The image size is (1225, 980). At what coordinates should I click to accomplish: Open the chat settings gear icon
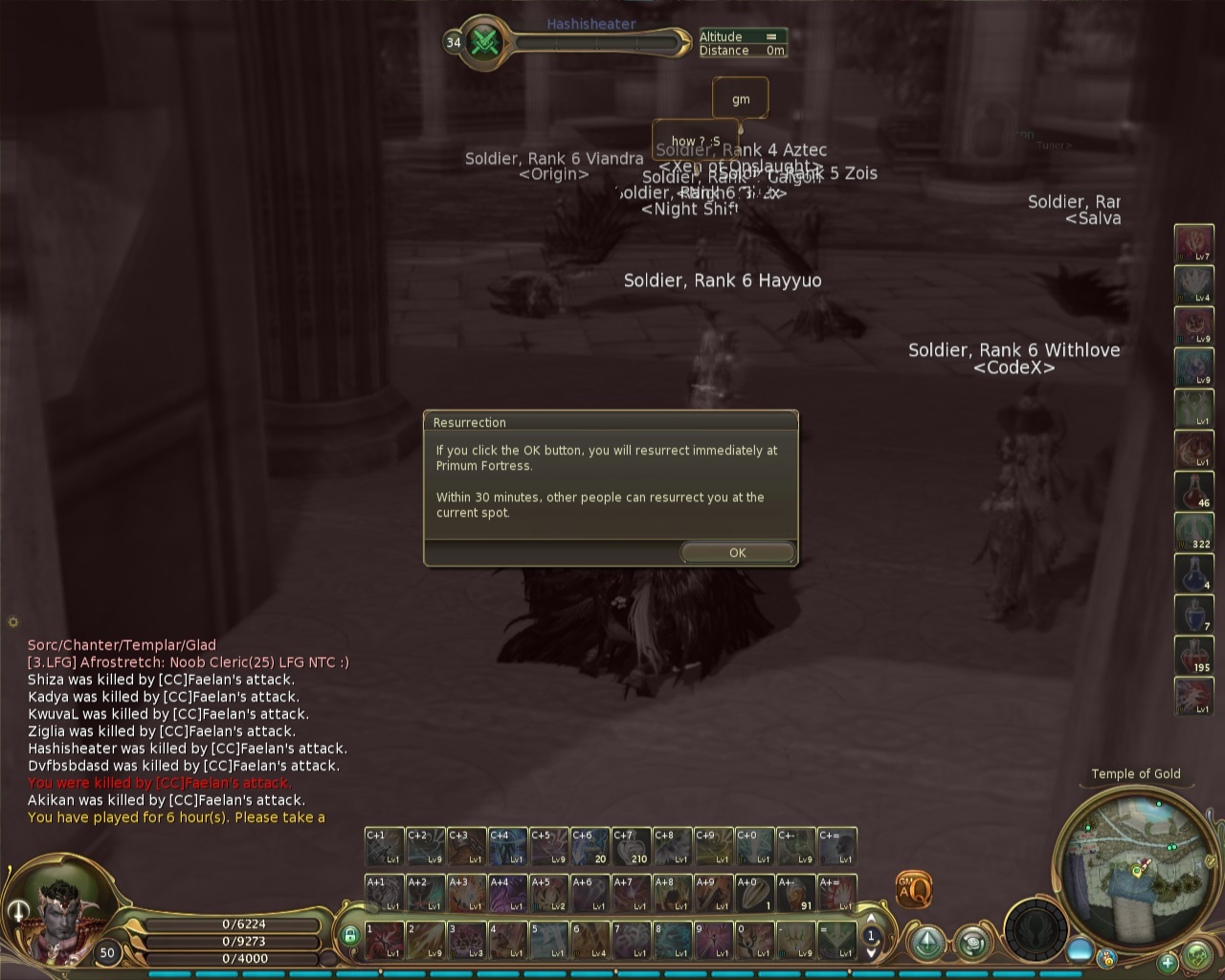point(12,622)
